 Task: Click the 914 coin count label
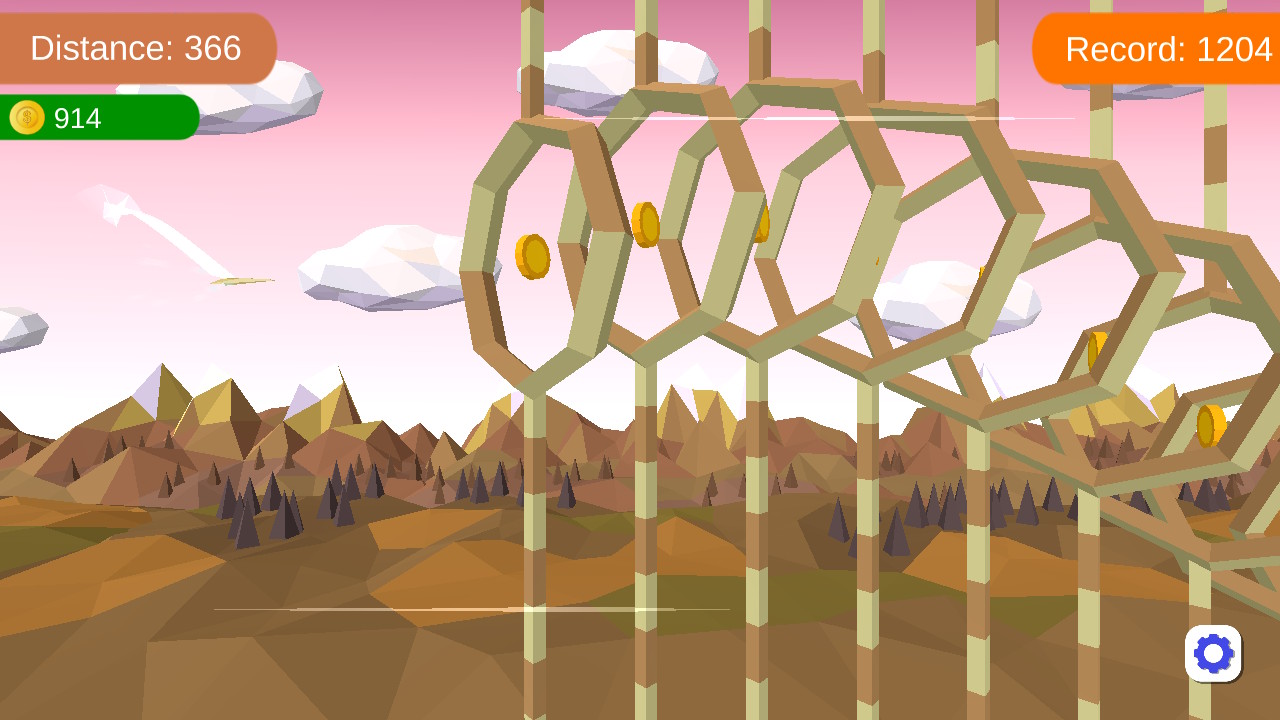[x=79, y=118]
